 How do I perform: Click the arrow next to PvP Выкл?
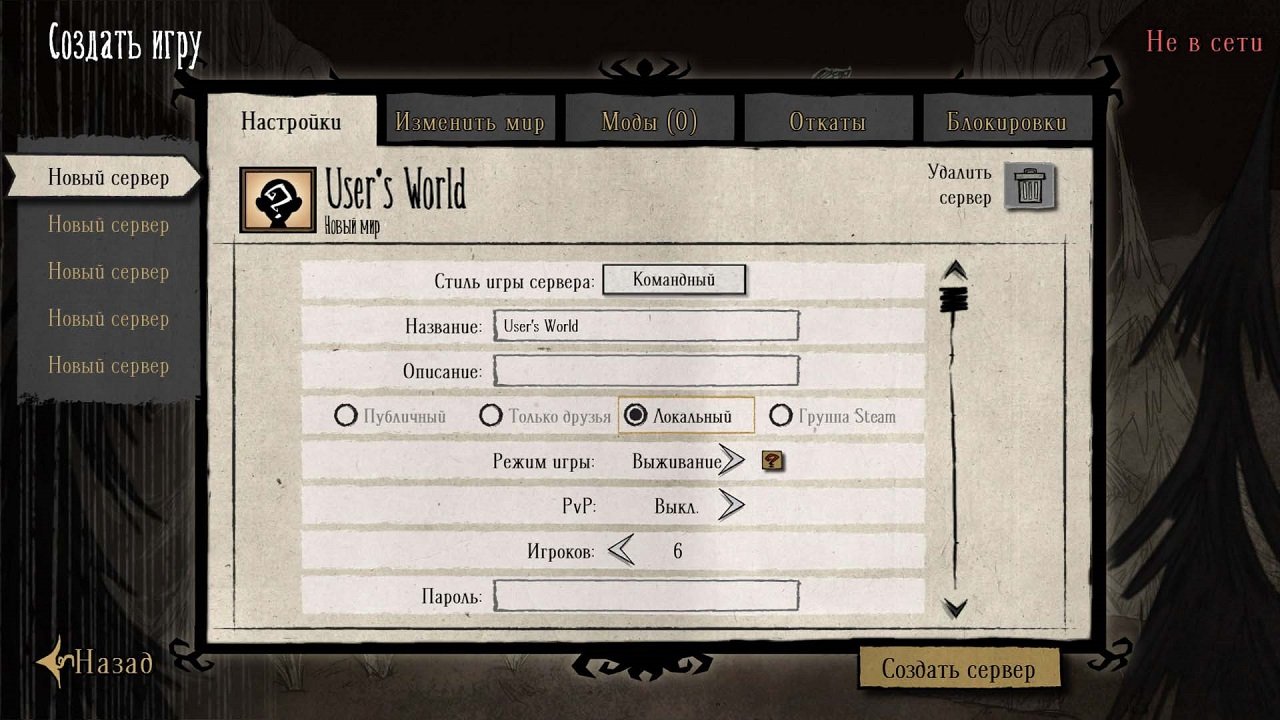733,506
